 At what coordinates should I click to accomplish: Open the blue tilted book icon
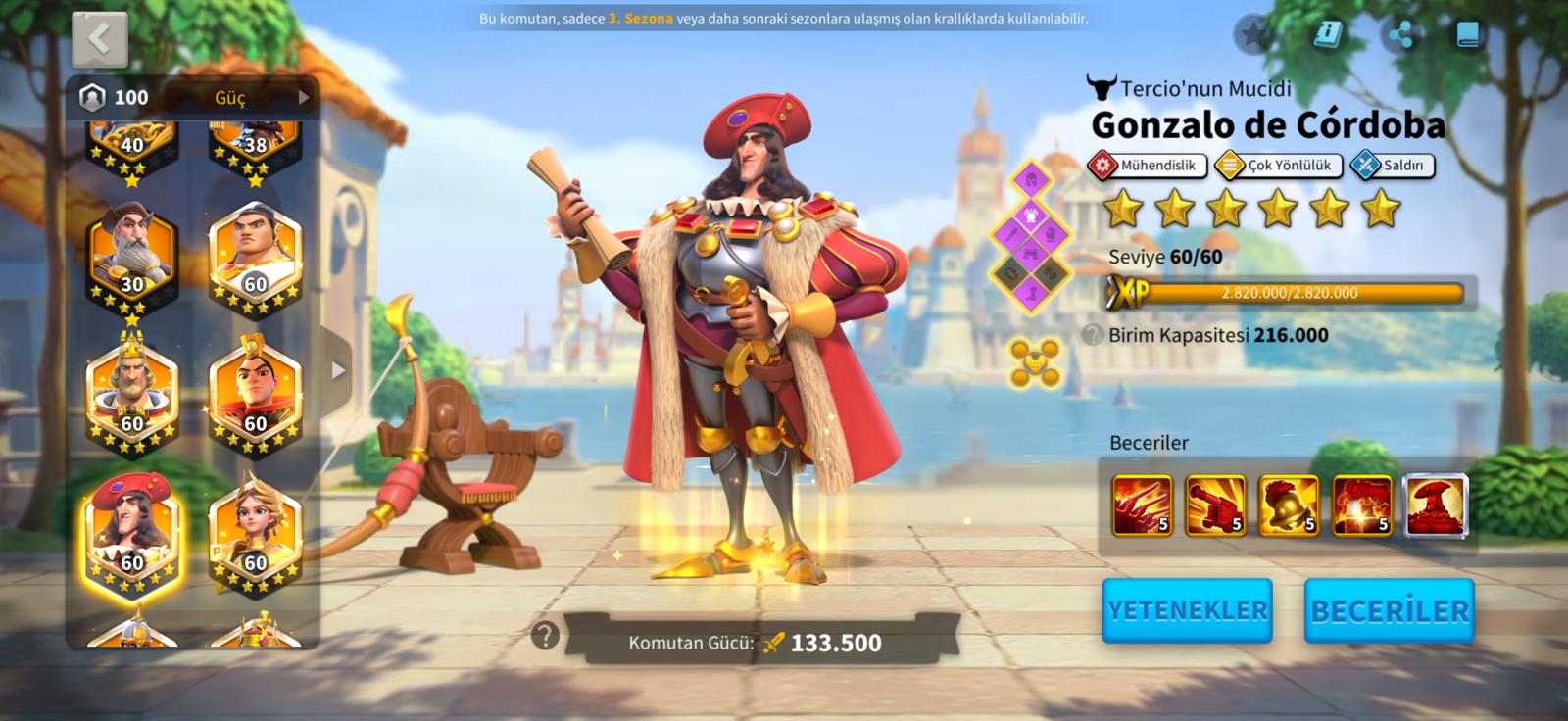tap(1327, 35)
